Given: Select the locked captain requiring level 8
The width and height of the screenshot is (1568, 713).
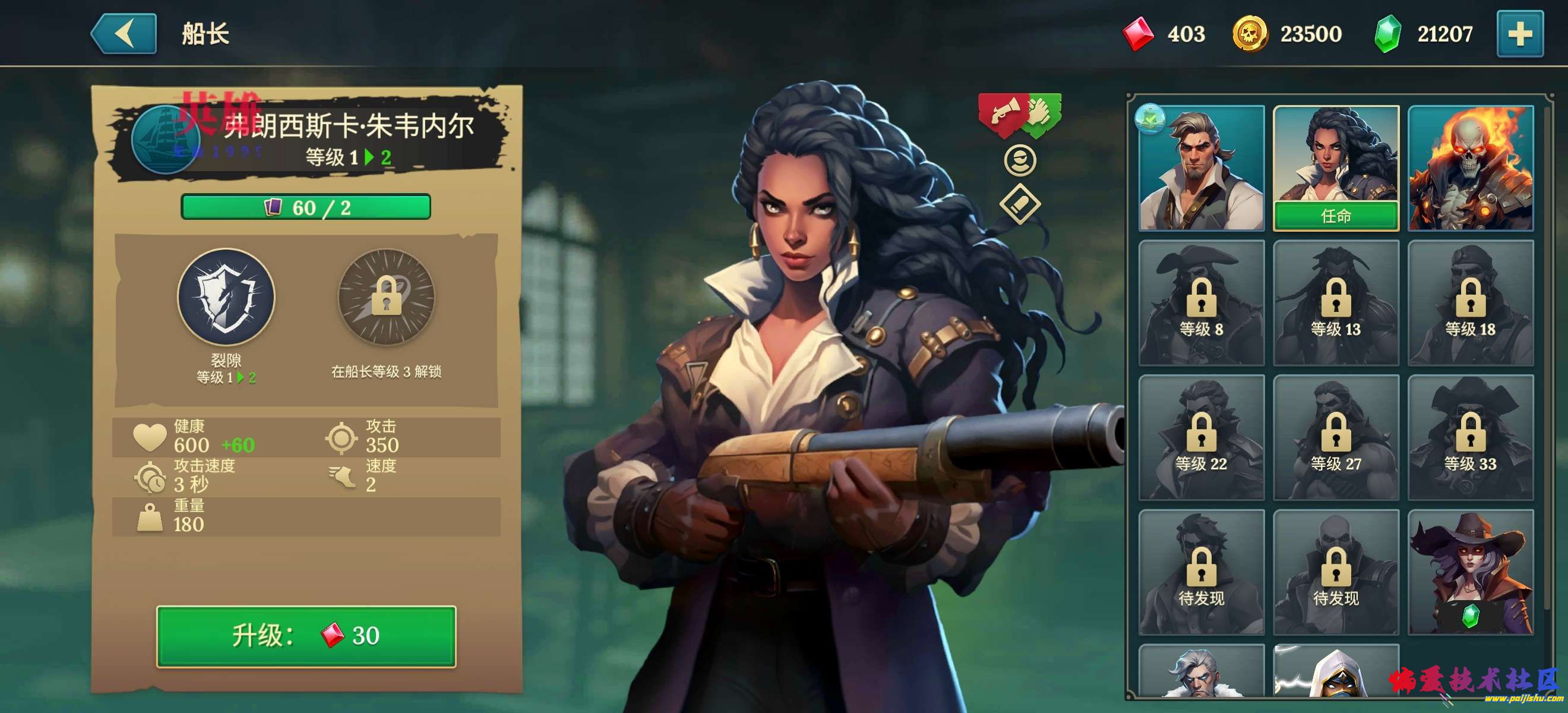Looking at the screenshot, I should 1201,302.
